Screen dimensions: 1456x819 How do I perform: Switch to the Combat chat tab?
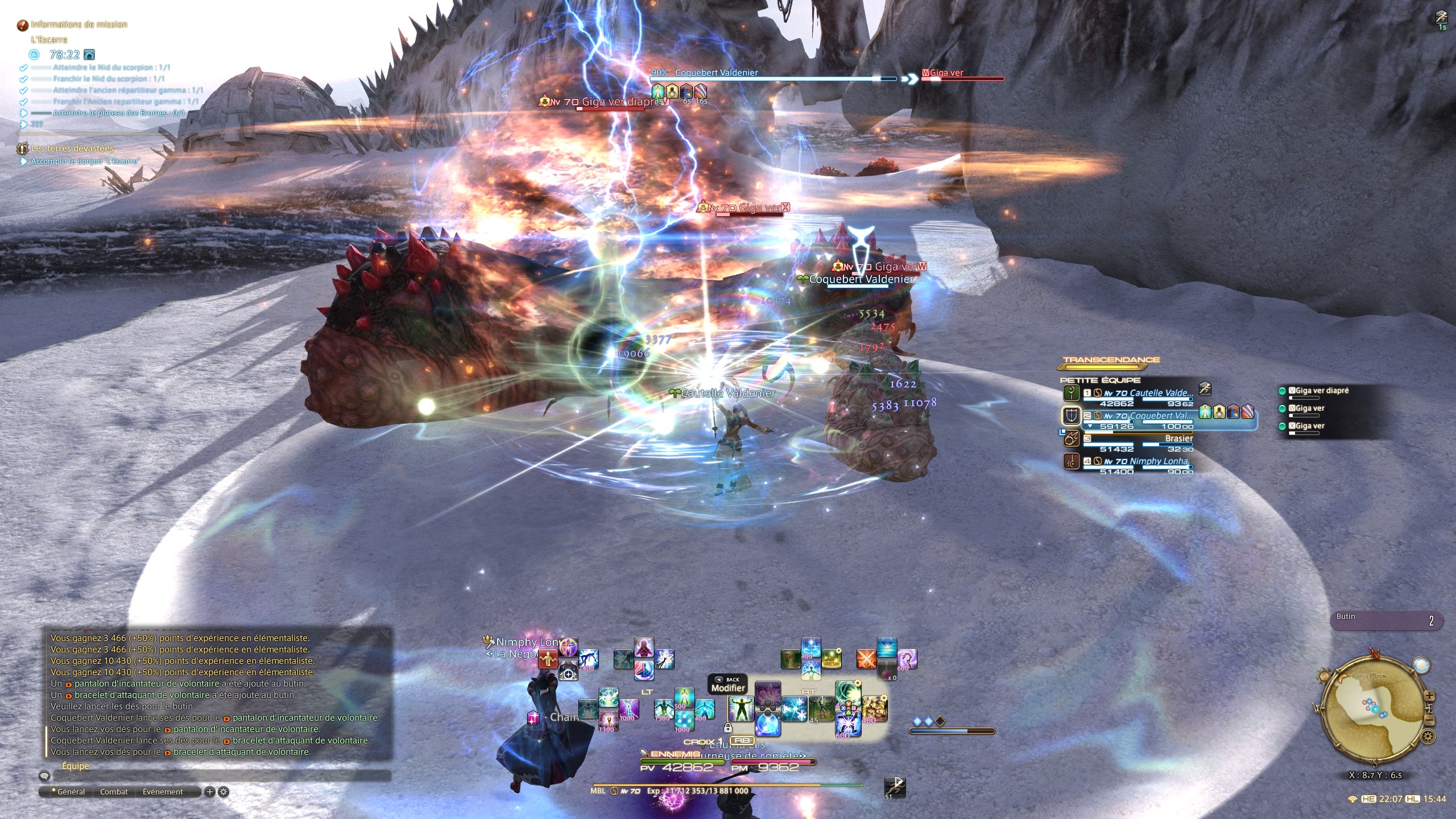coord(114,792)
